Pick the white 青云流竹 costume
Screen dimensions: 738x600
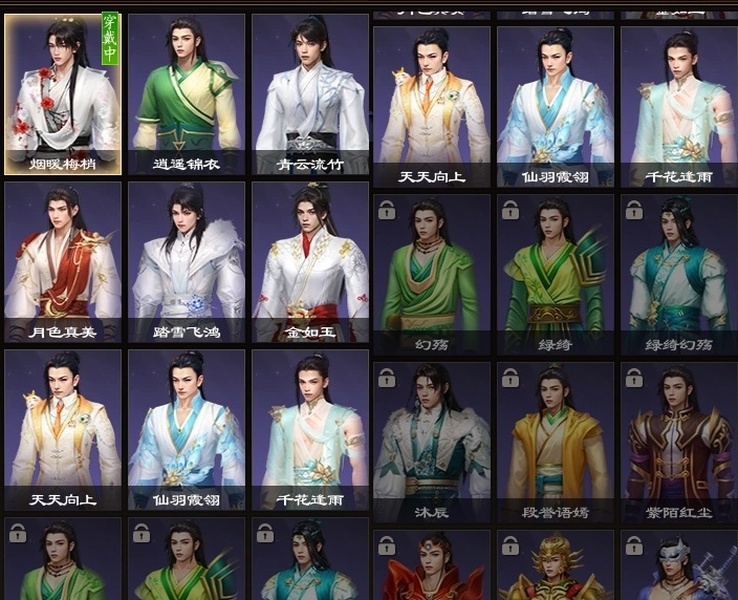click(310, 94)
